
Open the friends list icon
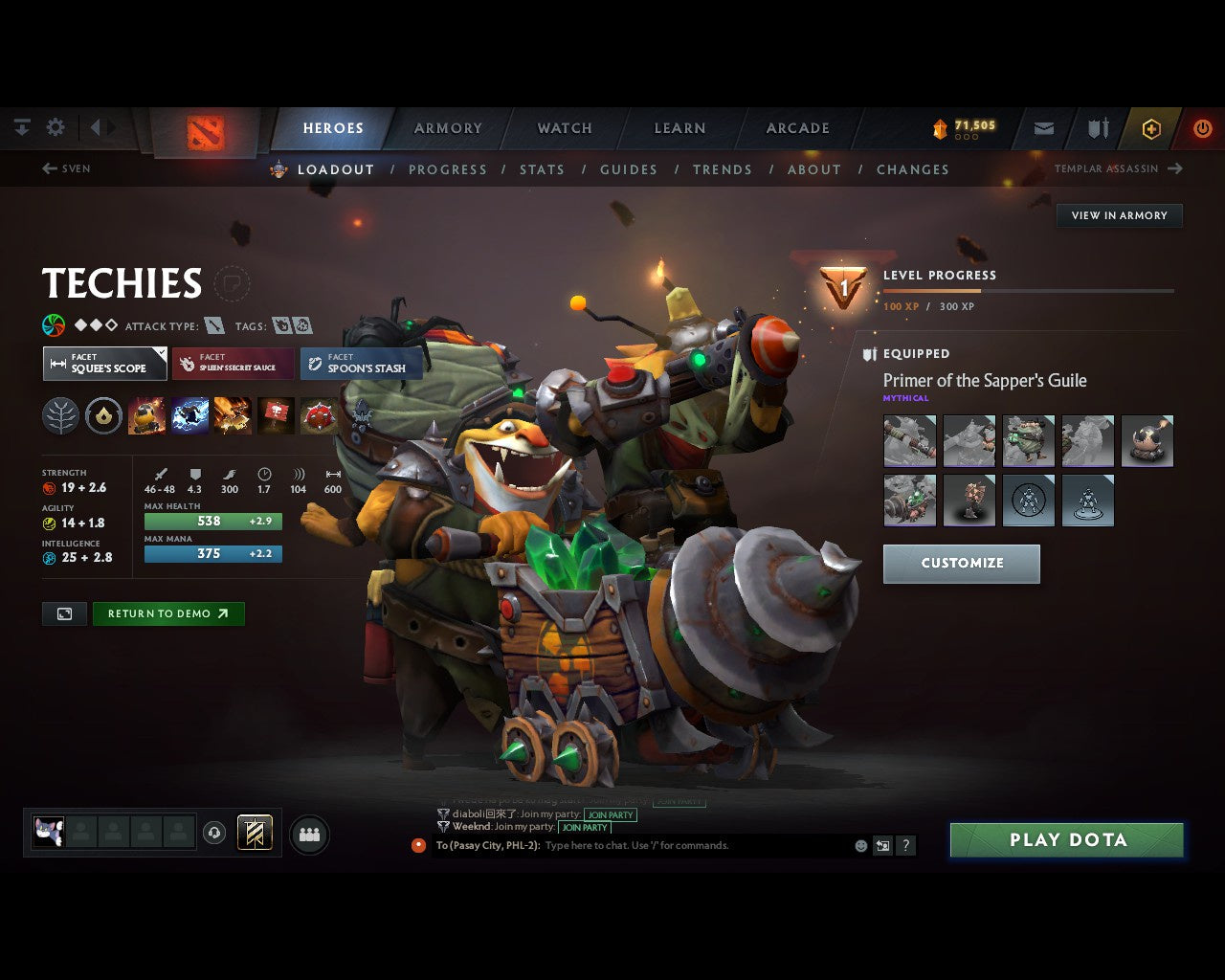(308, 833)
